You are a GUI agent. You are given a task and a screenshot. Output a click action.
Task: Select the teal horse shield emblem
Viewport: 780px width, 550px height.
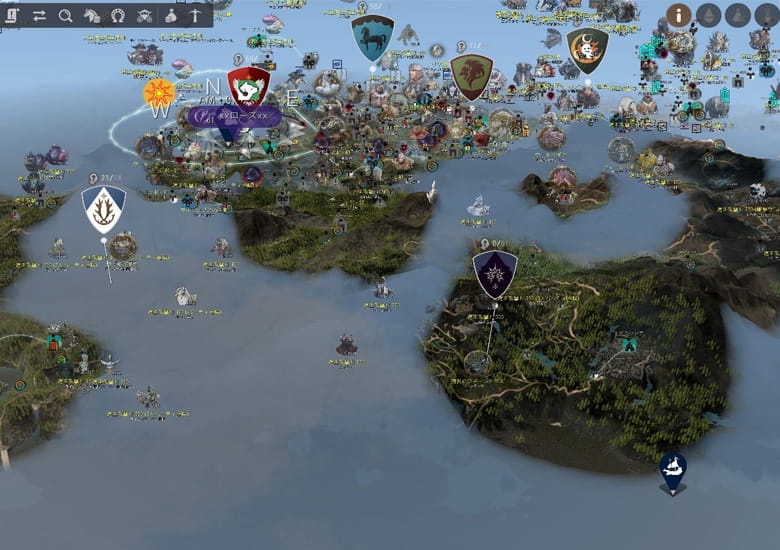click(372, 36)
